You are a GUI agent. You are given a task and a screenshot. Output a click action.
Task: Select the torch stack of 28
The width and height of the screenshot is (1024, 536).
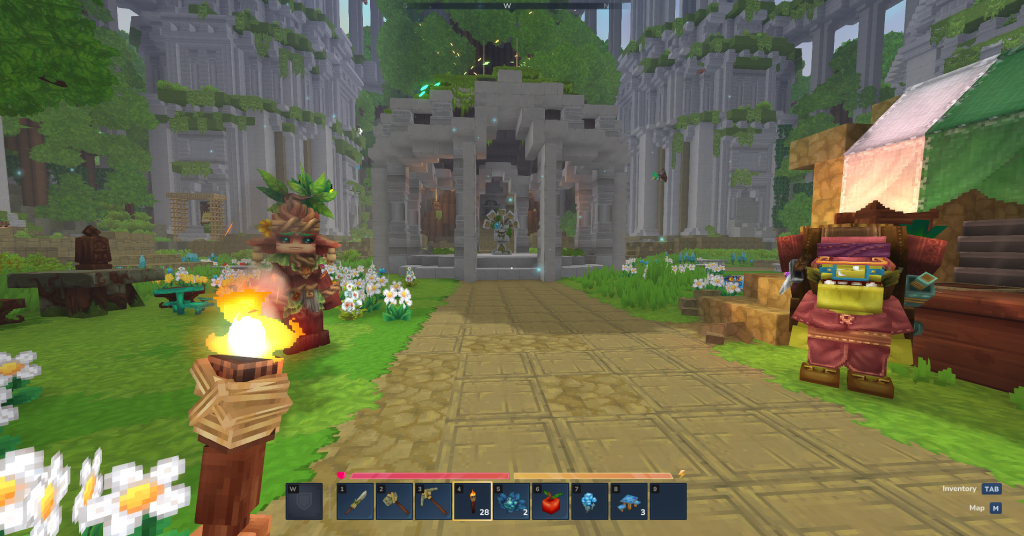click(x=472, y=501)
